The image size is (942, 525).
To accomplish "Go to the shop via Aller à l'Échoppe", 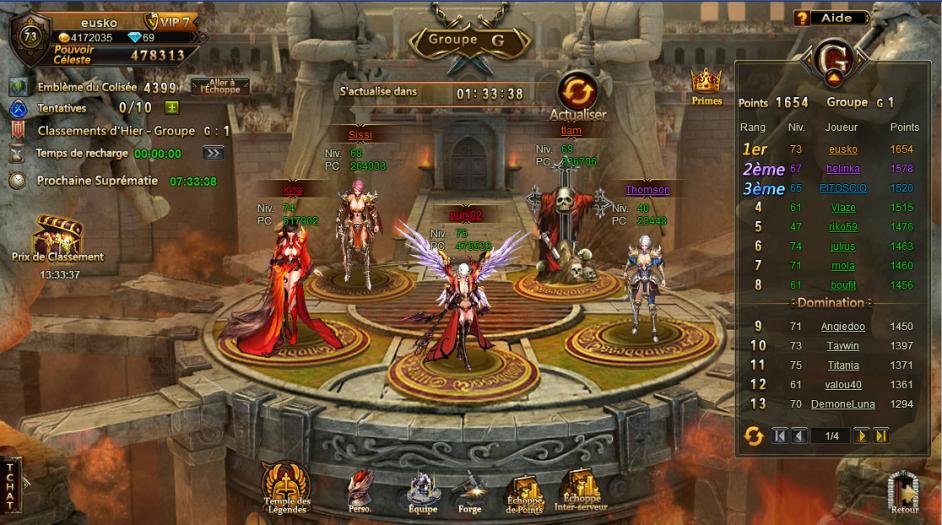I will click(x=220, y=87).
